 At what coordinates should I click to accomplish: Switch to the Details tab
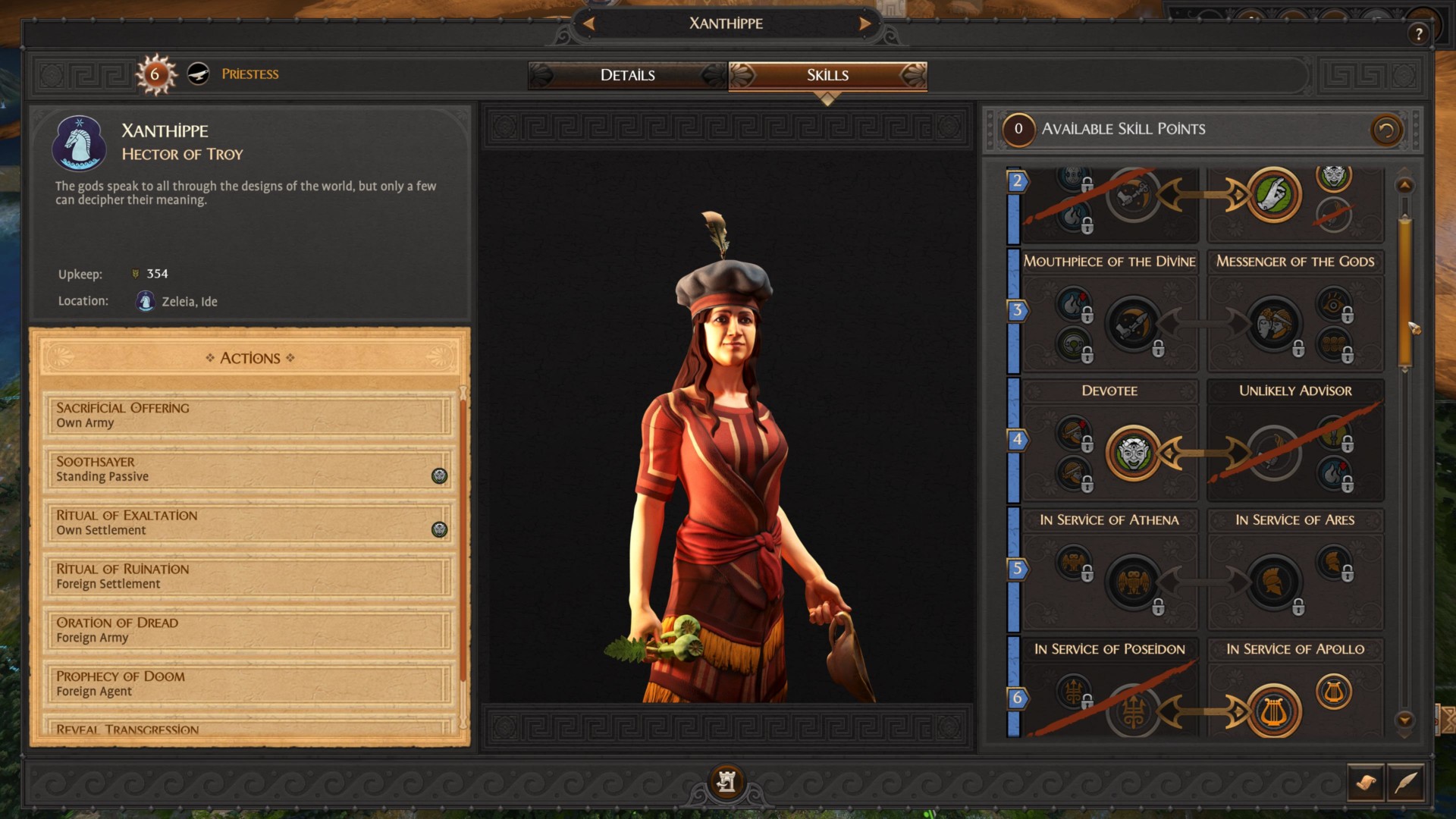click(x=627, y=75)
